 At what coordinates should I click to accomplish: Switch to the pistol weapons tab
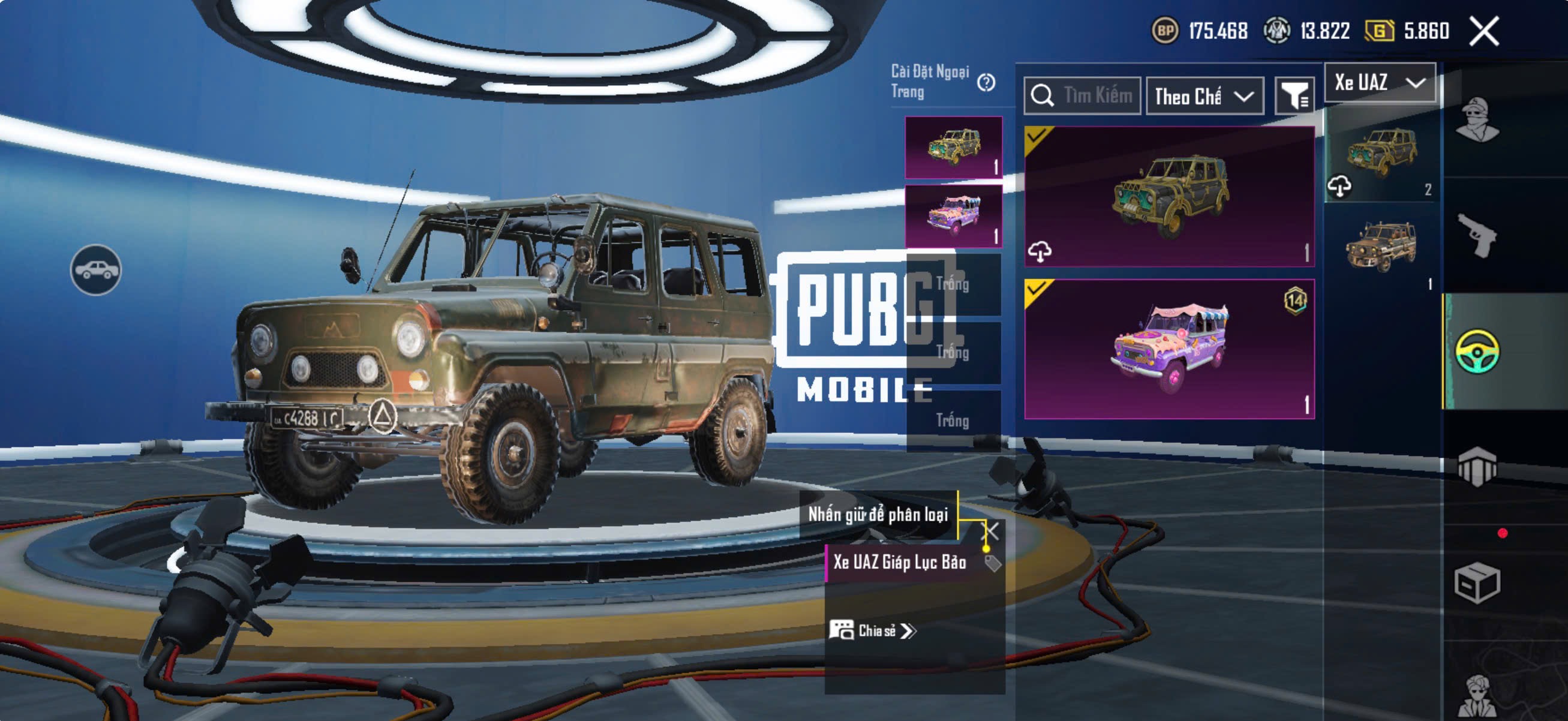point(1478,236)
